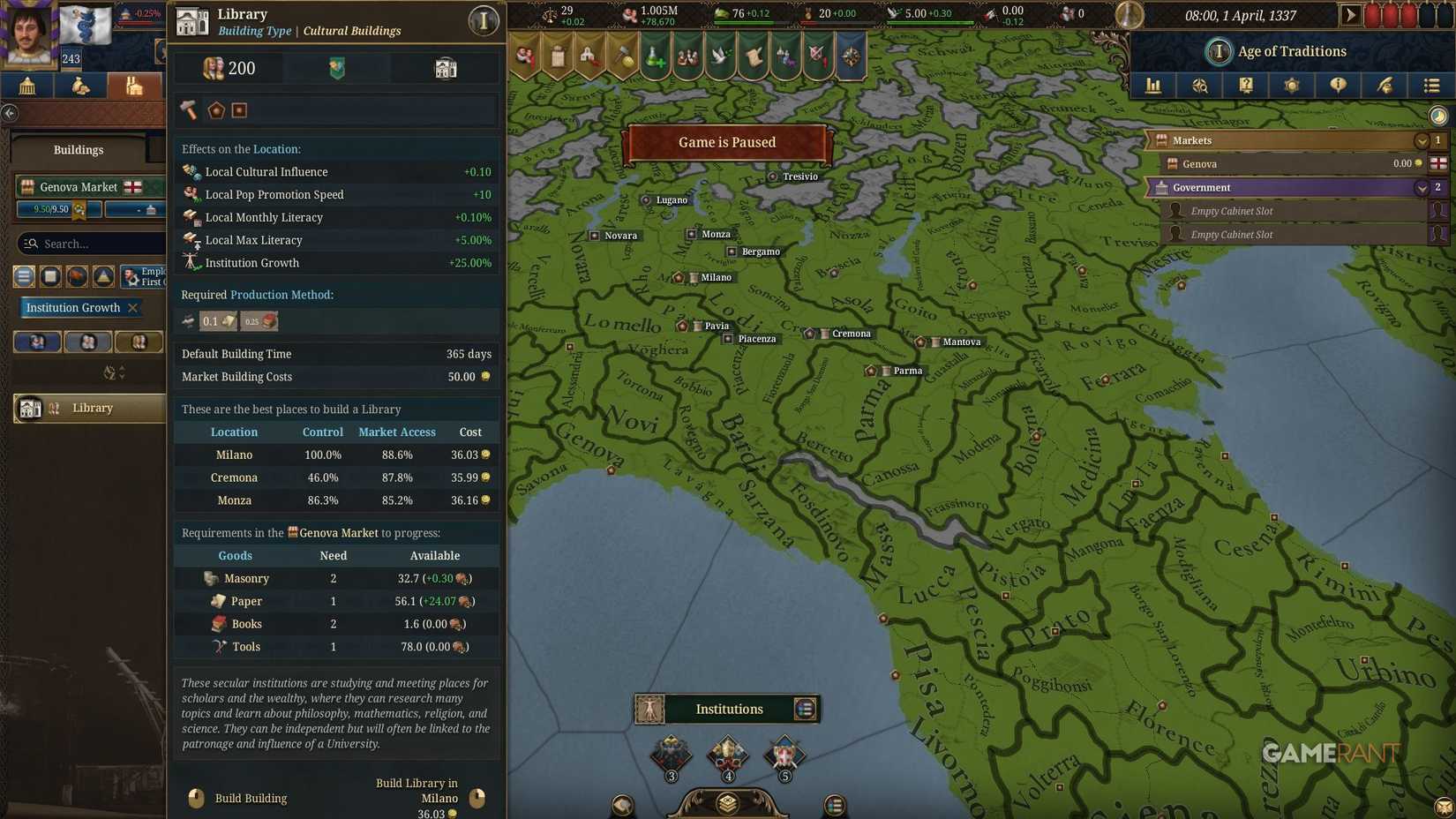The height and width of the screenshot is (819, 1456).
Task: Select the quill and ink messages icon
Action: click(1385, 86)
